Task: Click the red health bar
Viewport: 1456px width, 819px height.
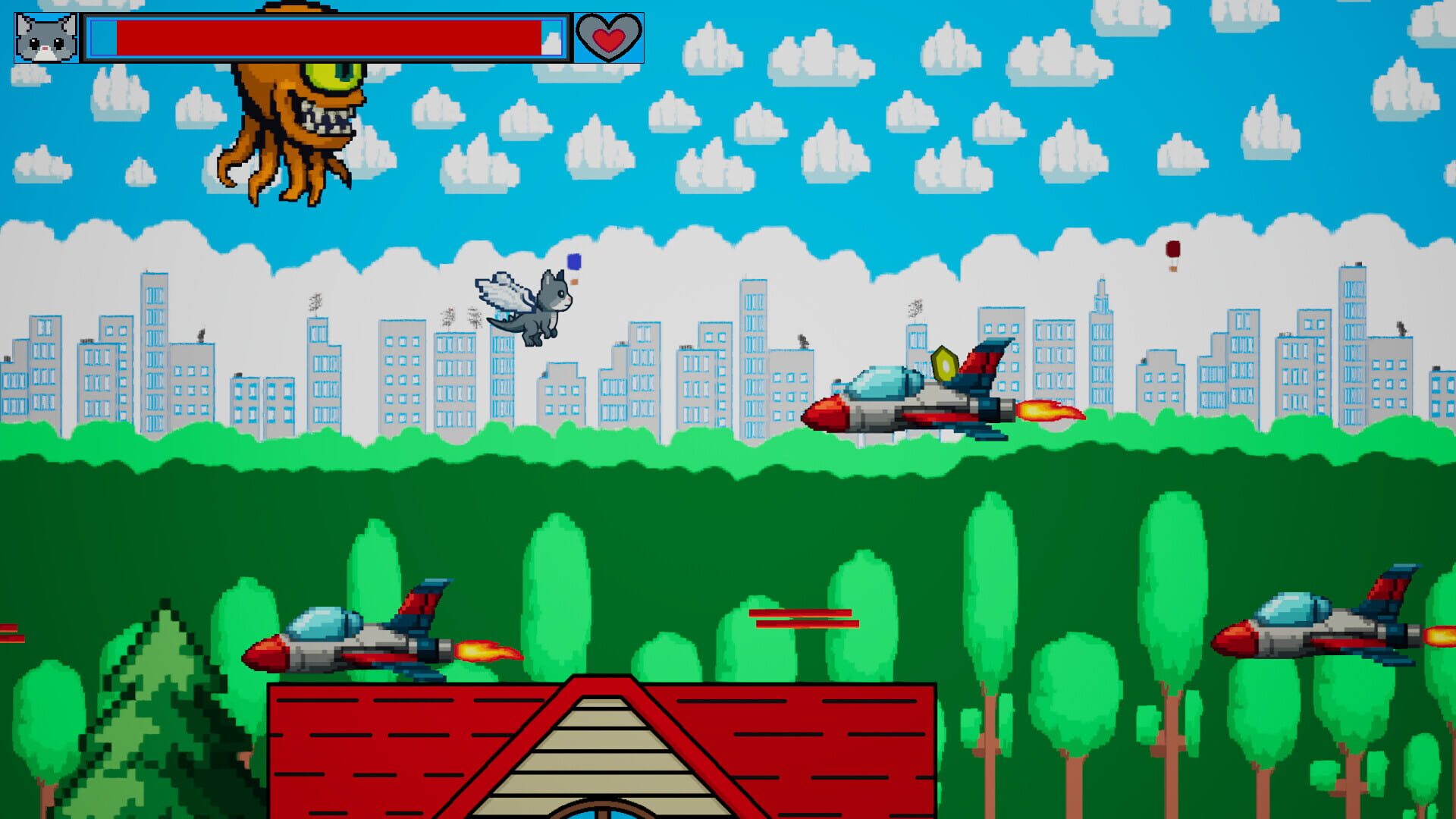Action: [326, 36]
